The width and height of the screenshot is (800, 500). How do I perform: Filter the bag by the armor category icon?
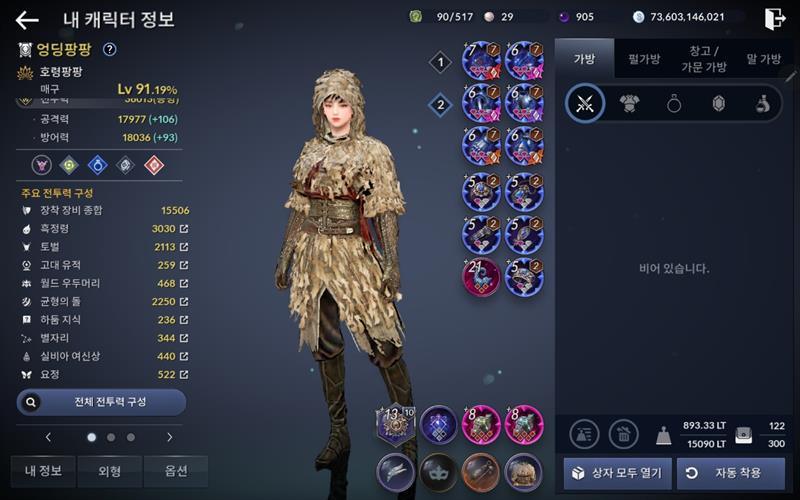click(629, 104)
